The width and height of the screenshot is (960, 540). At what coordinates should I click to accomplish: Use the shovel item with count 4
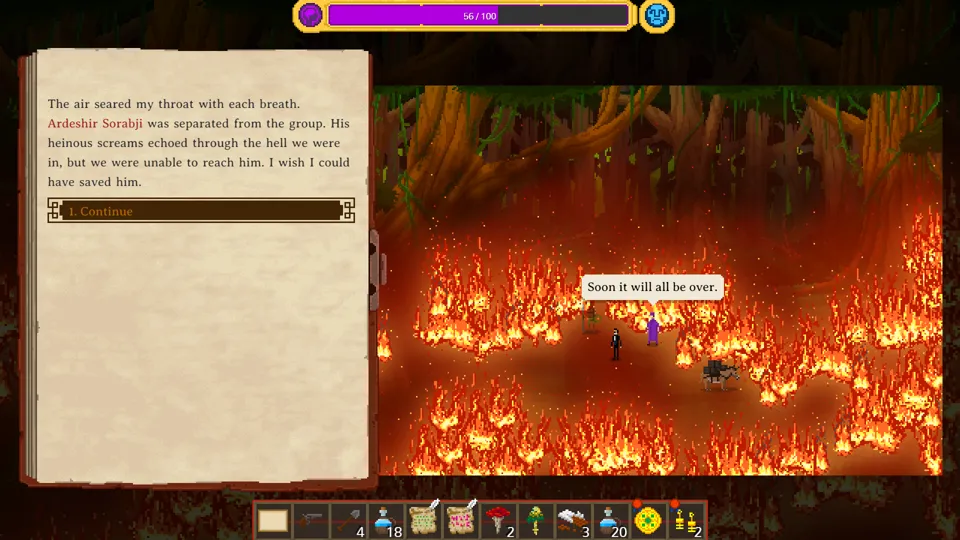click(x=349, y=521)
